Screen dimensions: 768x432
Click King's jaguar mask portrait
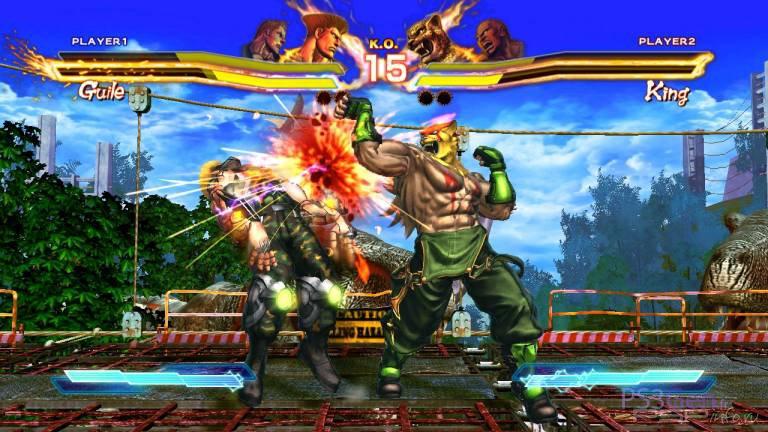point(439,38)
